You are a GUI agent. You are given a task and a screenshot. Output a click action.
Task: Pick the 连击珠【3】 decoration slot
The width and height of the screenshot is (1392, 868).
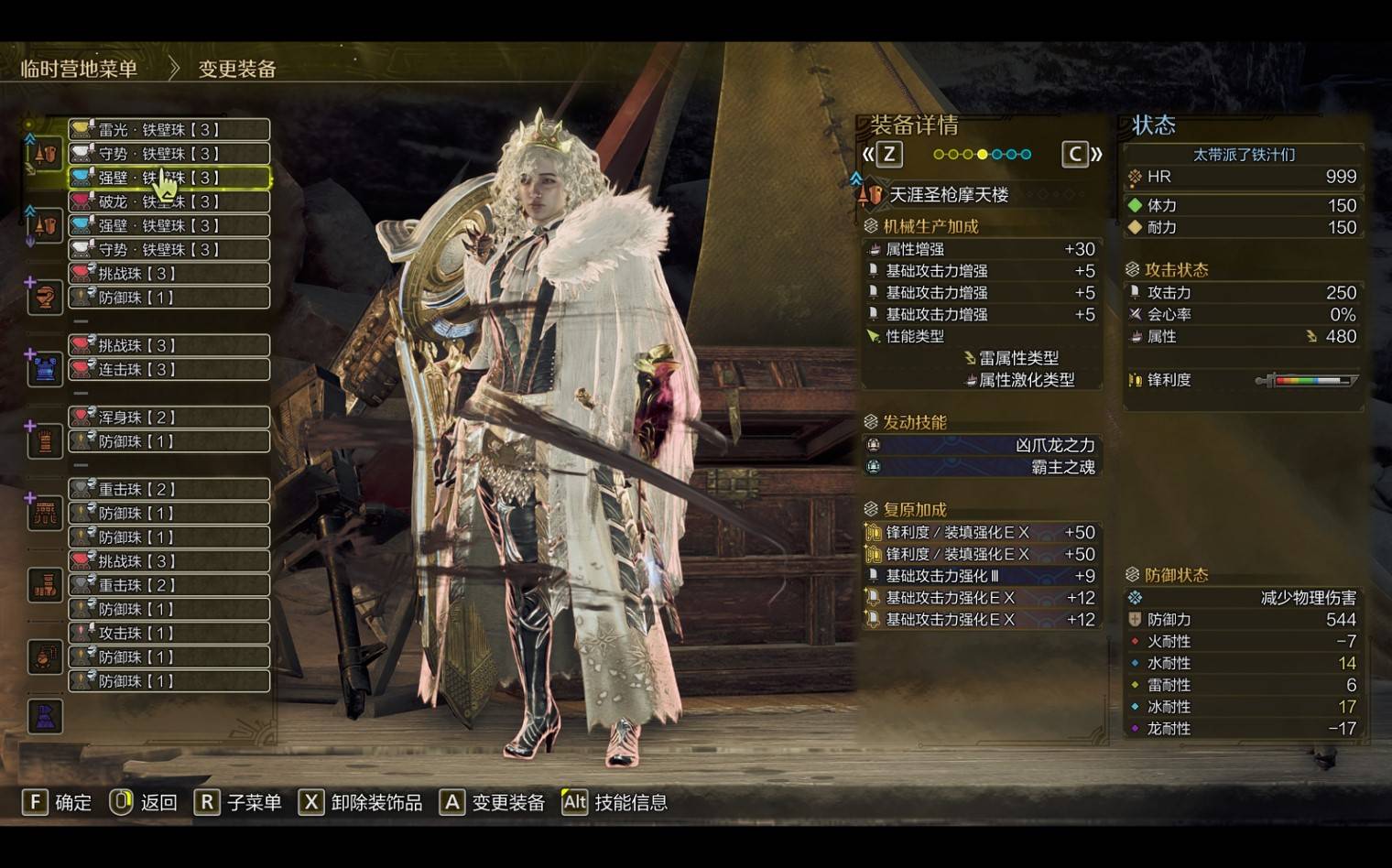click(x=169, y=369)
